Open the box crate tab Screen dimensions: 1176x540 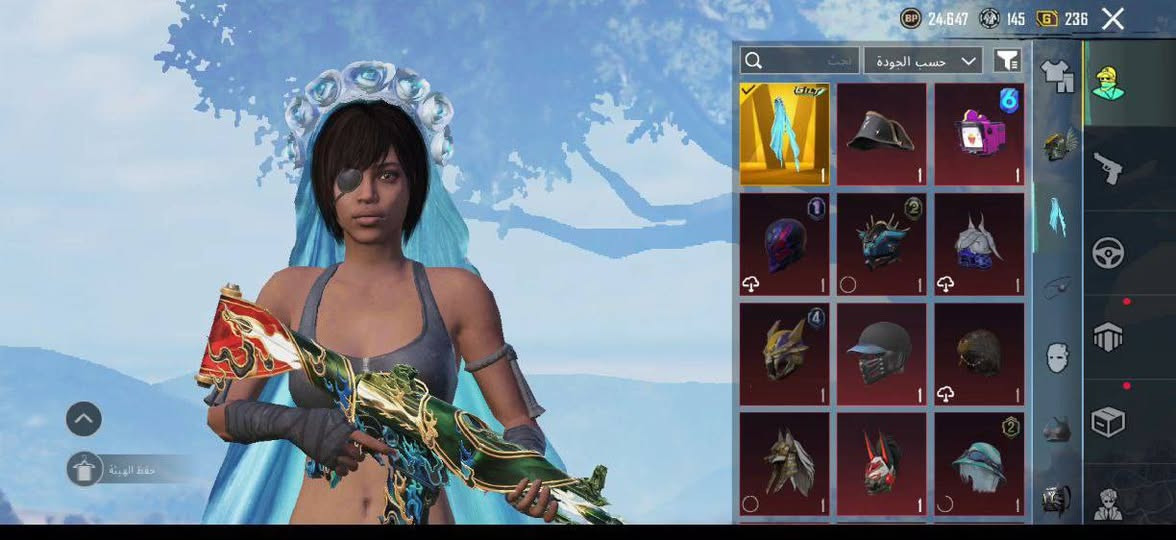coord(1107,422)
